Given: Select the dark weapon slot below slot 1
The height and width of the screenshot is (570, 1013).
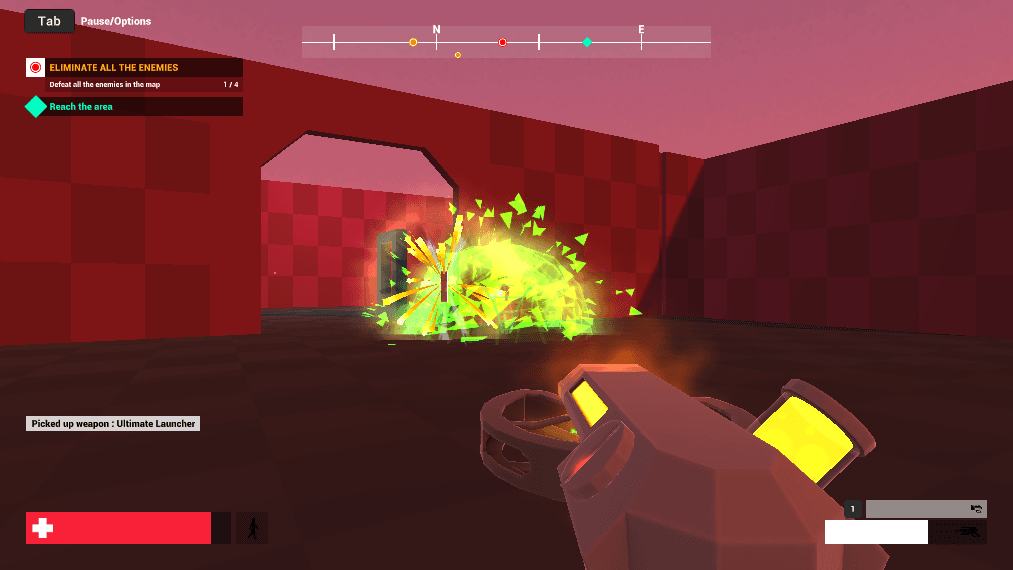Looking at the screenshot, I should coord(958,532).
